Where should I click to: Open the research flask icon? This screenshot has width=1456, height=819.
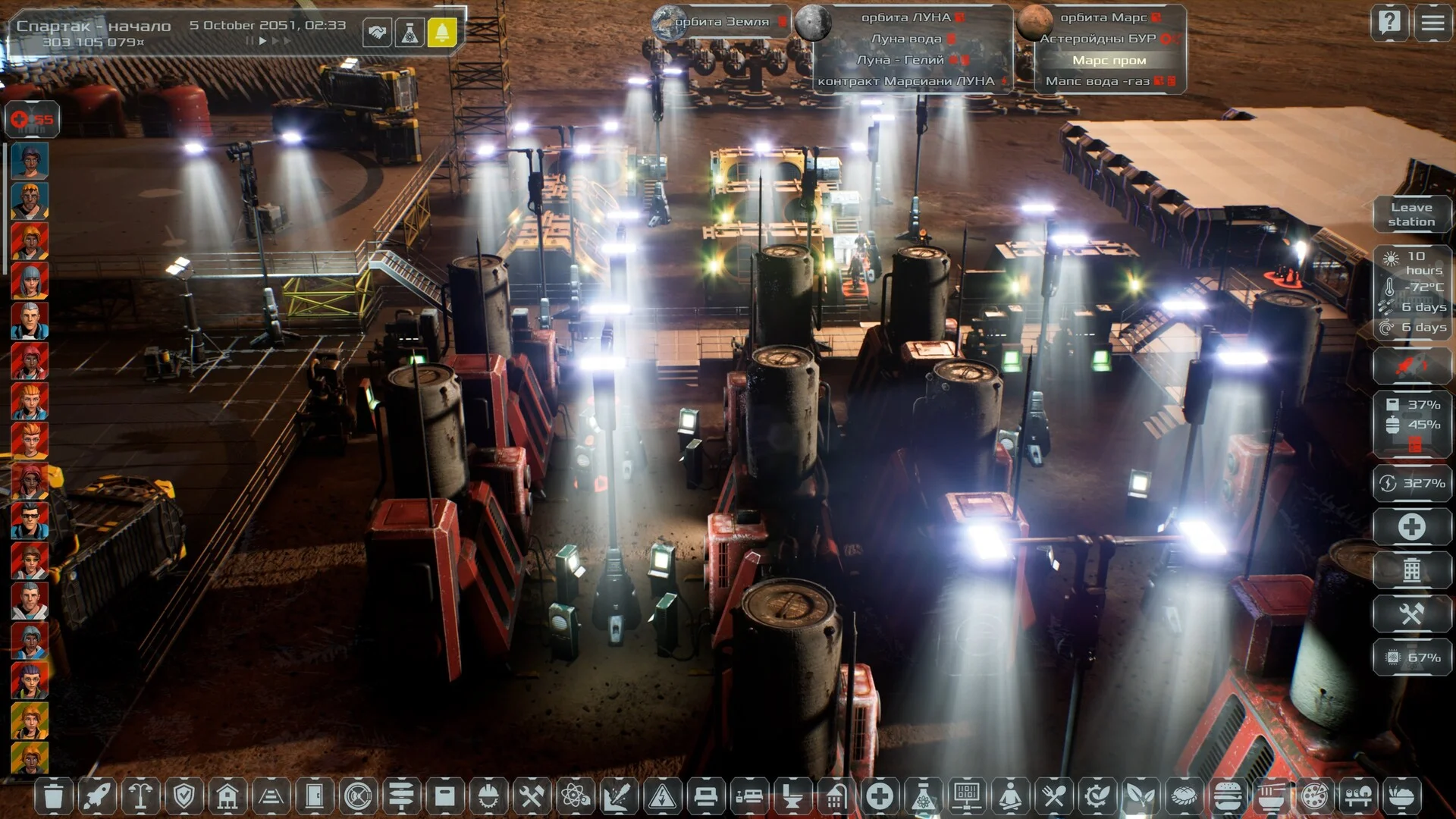tap(409, 33)
